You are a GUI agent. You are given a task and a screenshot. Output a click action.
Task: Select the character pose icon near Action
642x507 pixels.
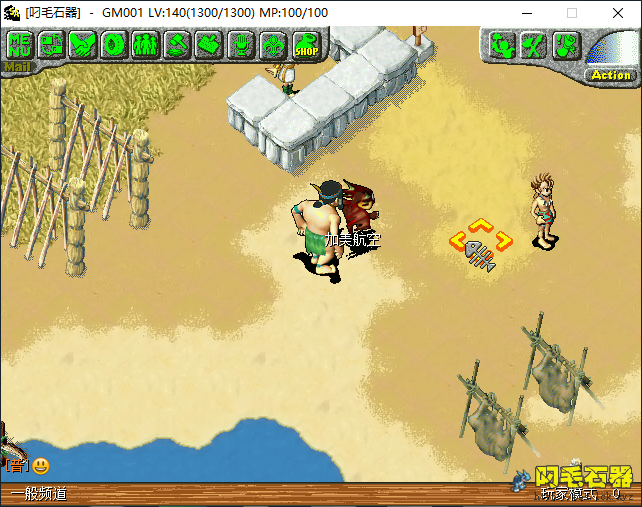pyautogui.click(x=503, y=44)
